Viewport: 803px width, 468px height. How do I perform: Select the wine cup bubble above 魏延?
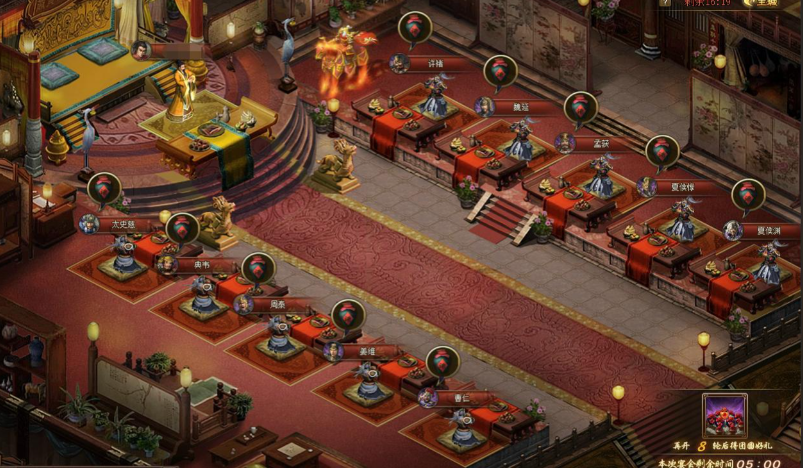500,71
